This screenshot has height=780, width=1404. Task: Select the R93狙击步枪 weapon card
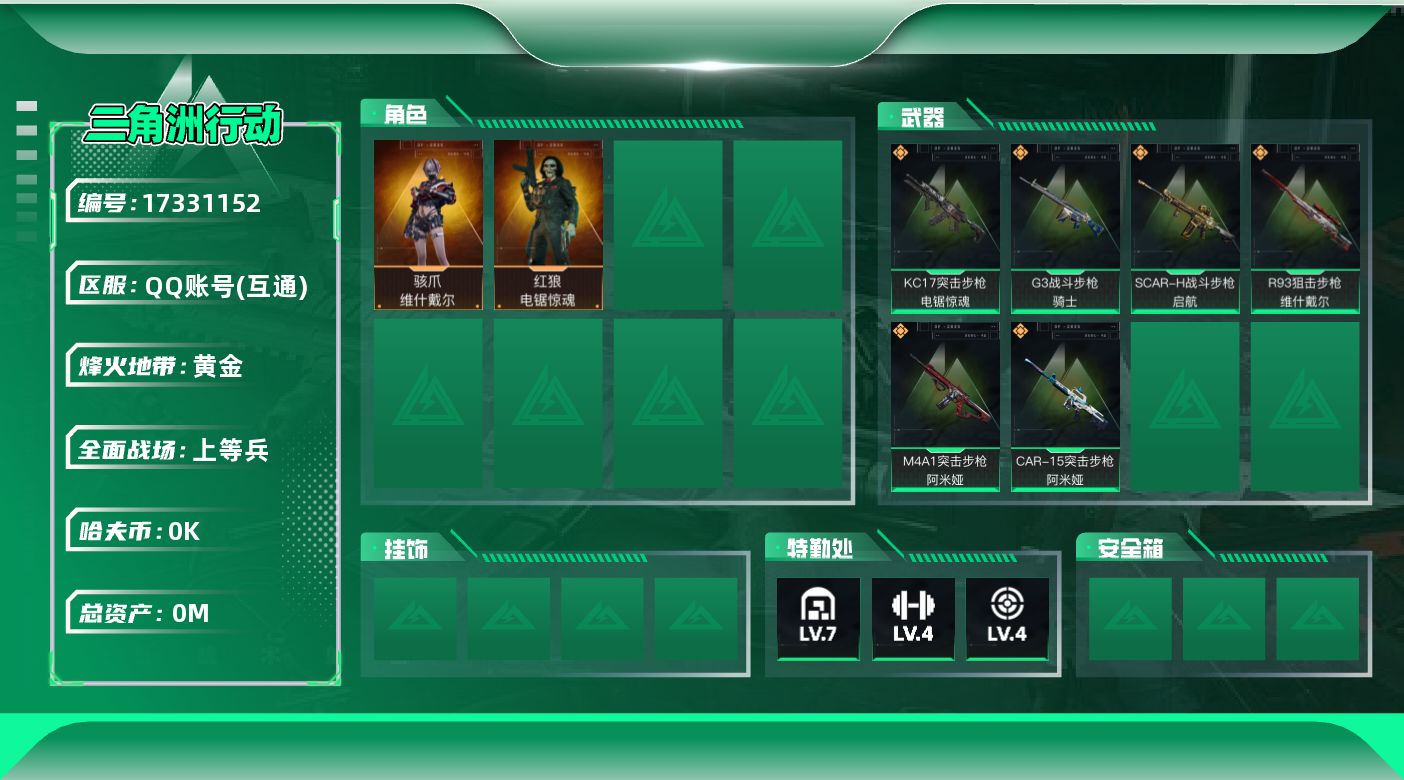pos(1305,227)
